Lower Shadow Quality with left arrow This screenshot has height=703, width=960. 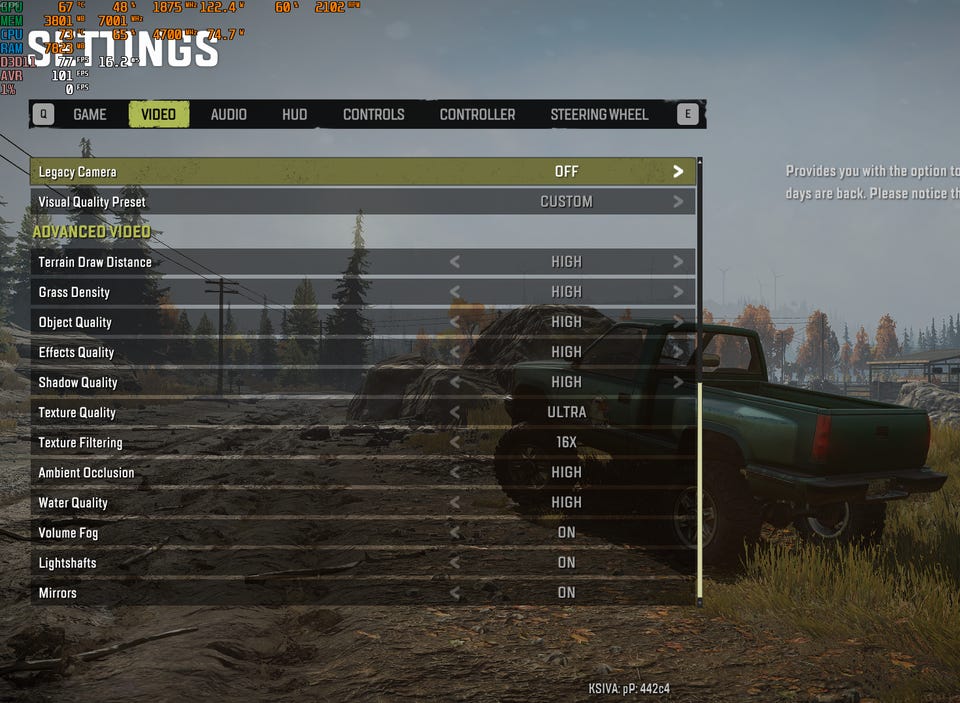(x=455, y=382)
